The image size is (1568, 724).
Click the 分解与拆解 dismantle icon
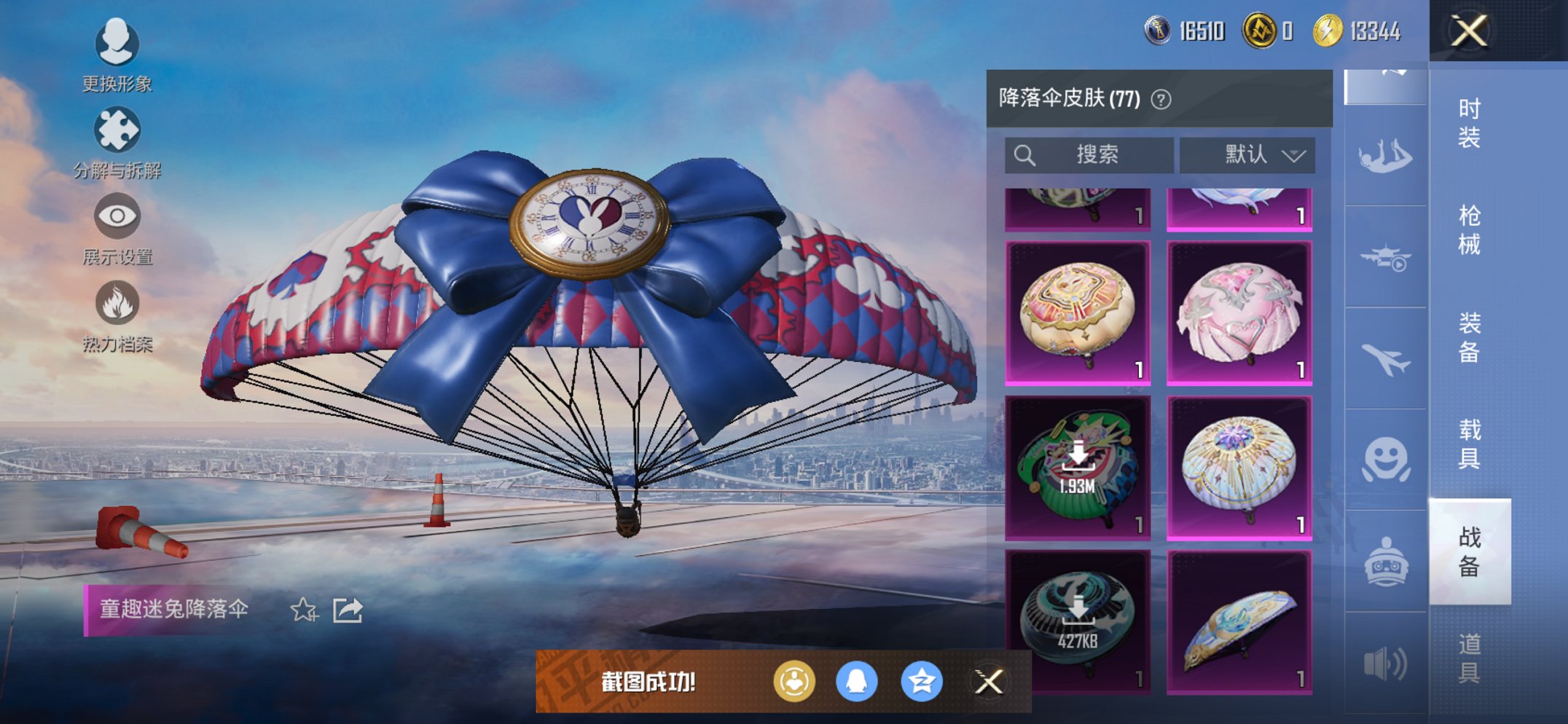[x=117, y=130]
